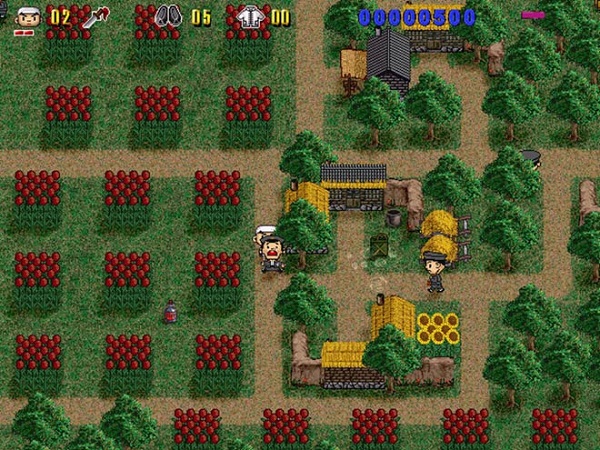Select the red rocket weapon icon
Viewport: 600px width, 450px height.
click(x=97, y=17)
